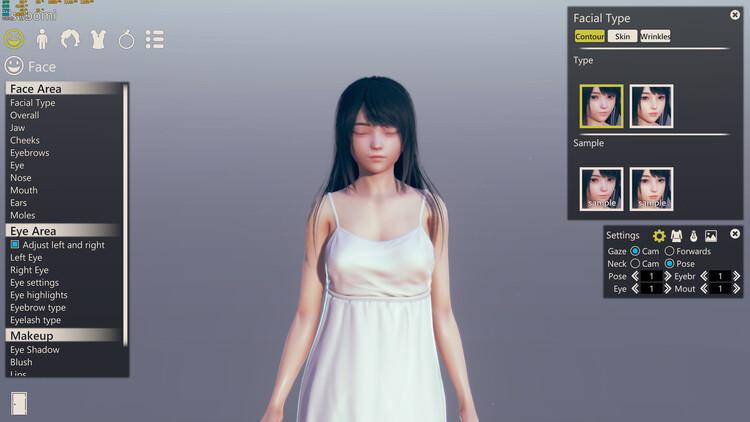750x422 pixels.
Task: Open the Wrinkles tab
Action: (x=655, y=36)
